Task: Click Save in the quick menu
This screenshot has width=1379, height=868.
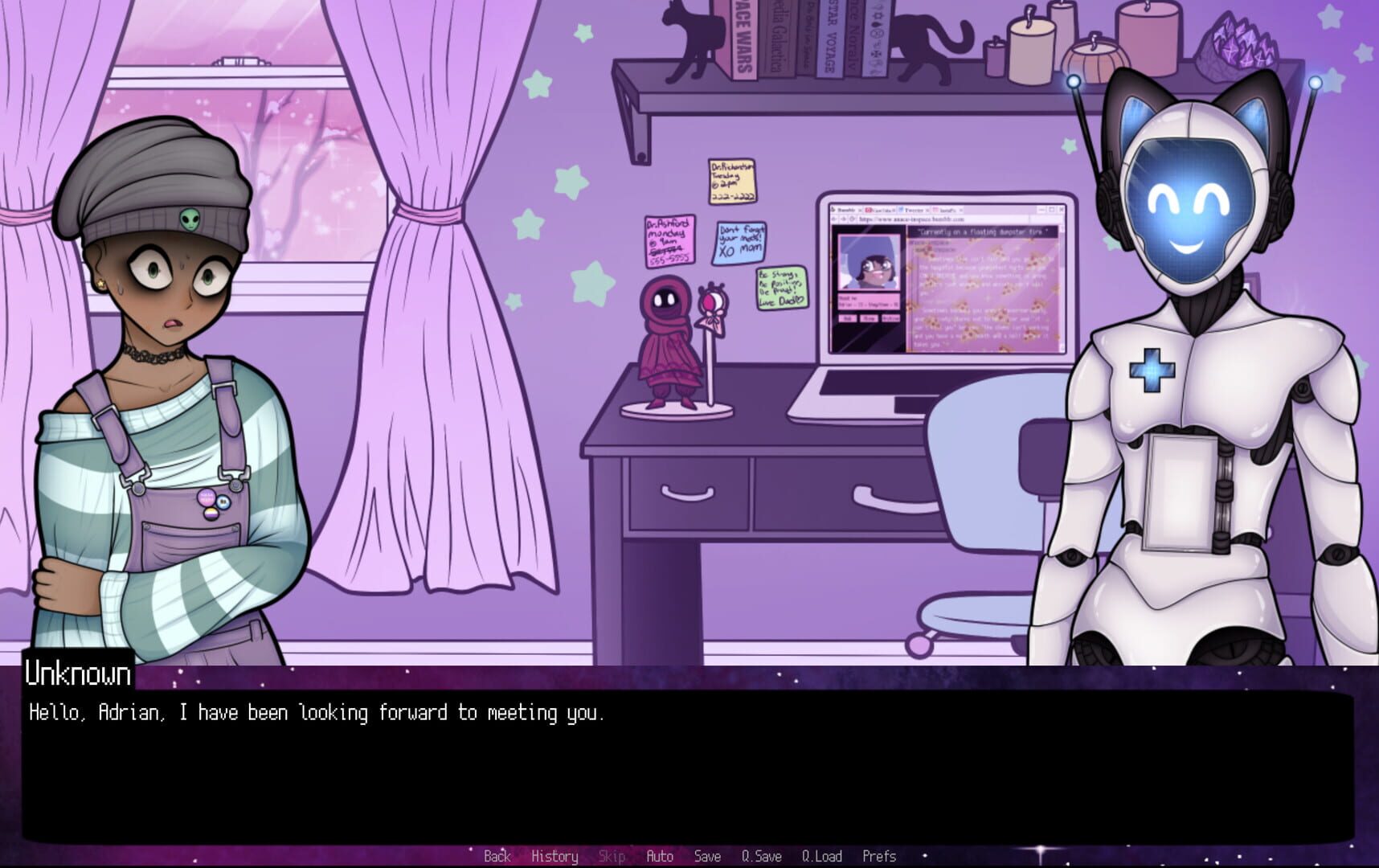Action: [x=706, y=856]
